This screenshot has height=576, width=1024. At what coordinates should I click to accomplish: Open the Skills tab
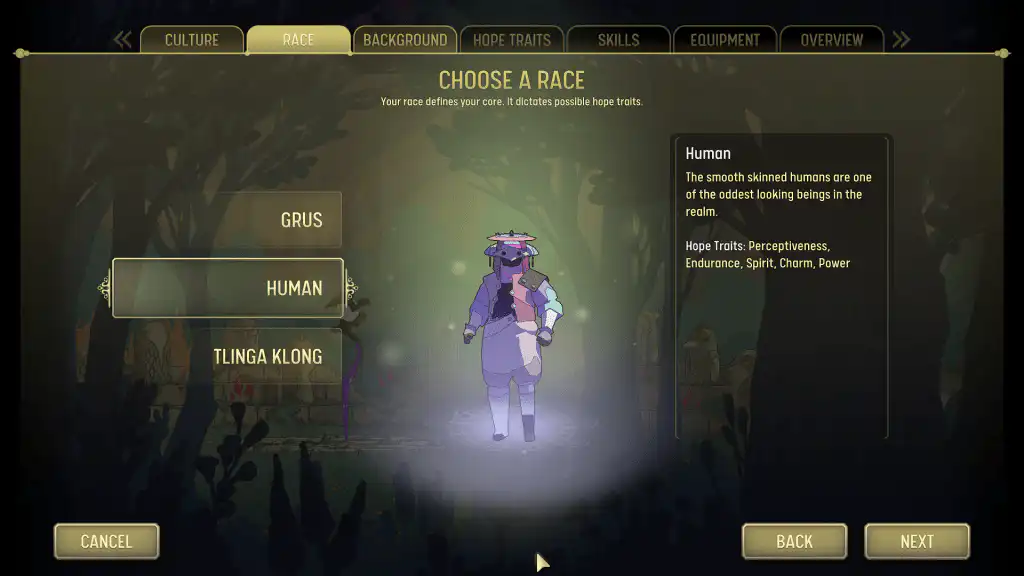tap(618, 40)
